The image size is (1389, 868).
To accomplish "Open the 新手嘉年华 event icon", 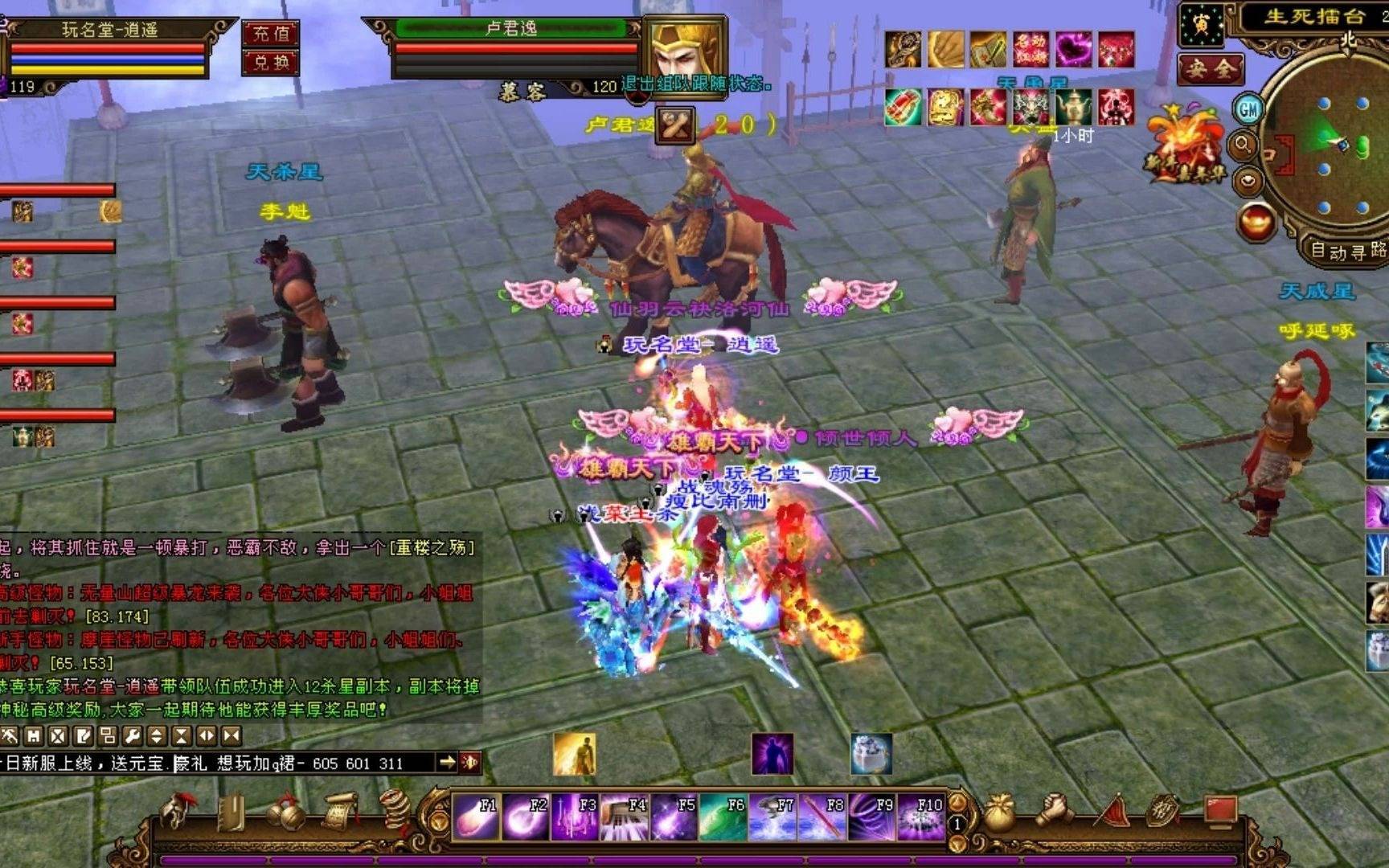I will [1183, 150].
